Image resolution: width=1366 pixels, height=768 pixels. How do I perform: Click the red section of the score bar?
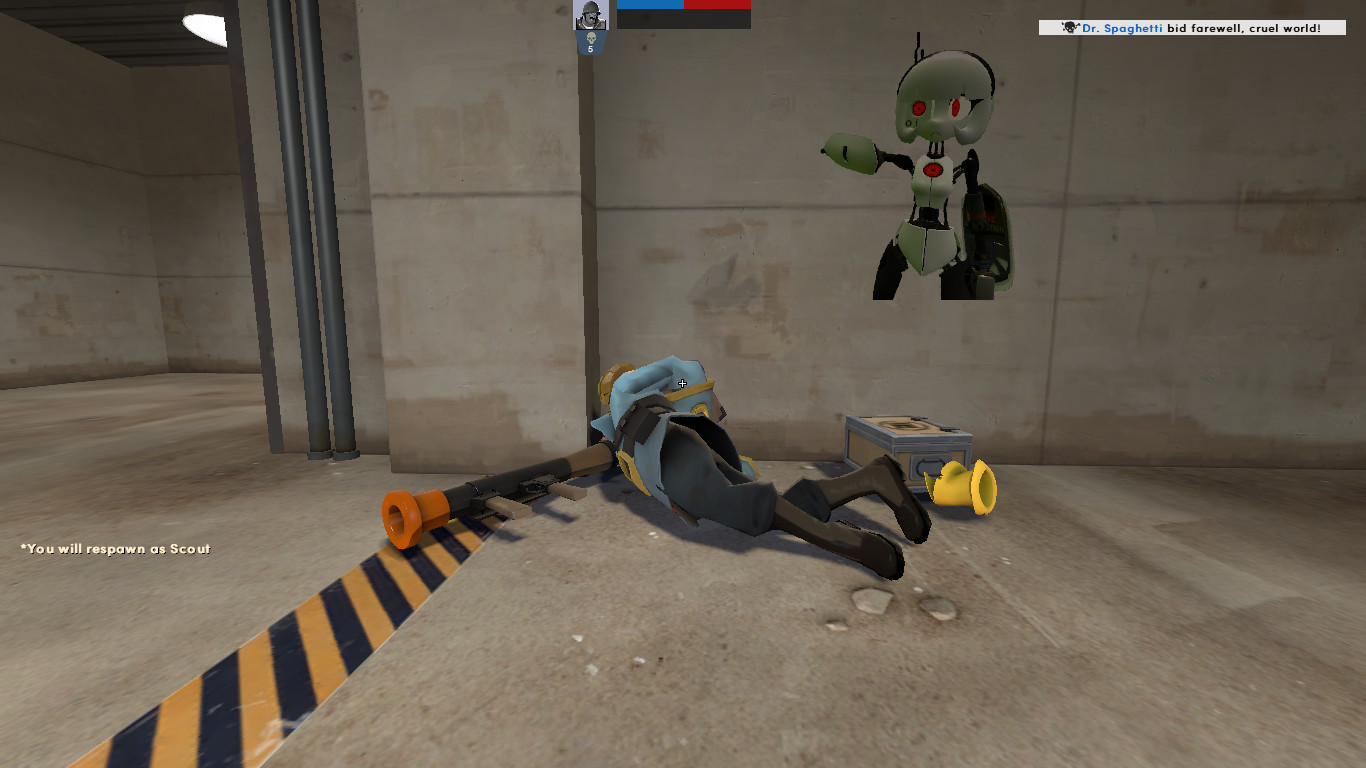[x=716, y=5]
